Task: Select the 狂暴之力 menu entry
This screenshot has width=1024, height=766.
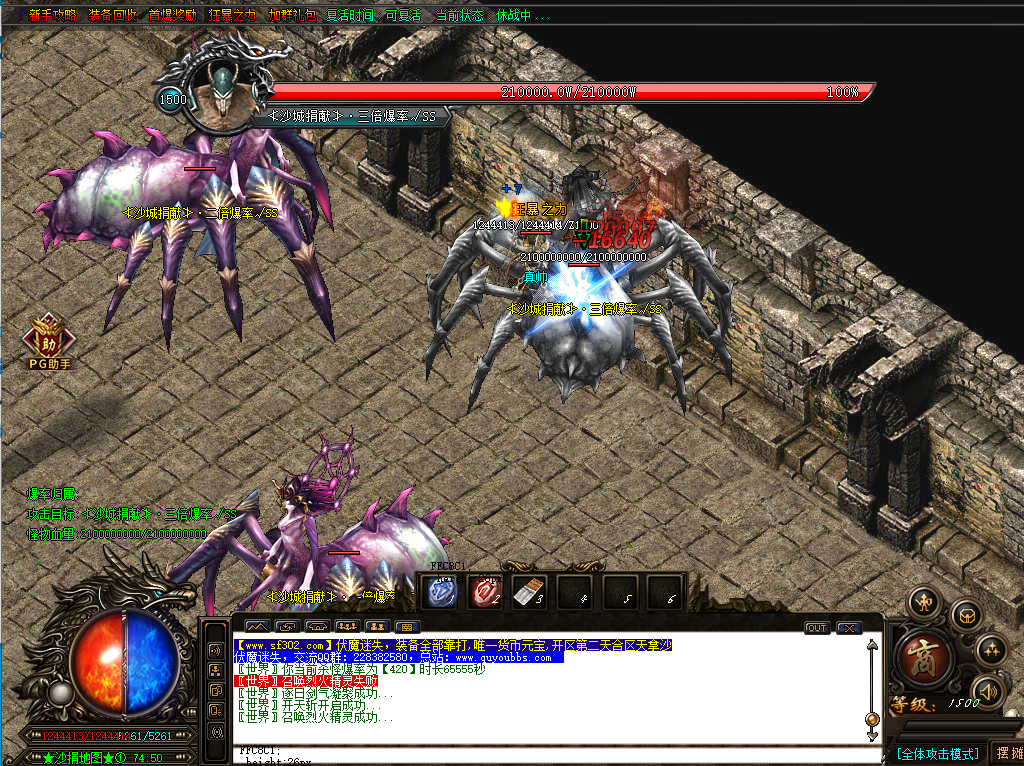Action: [x=232, y=16]
